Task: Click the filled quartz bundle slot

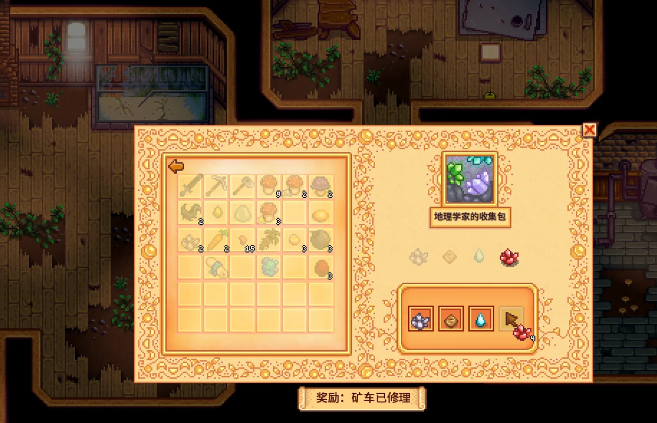Action: click(x=420, y=320)
